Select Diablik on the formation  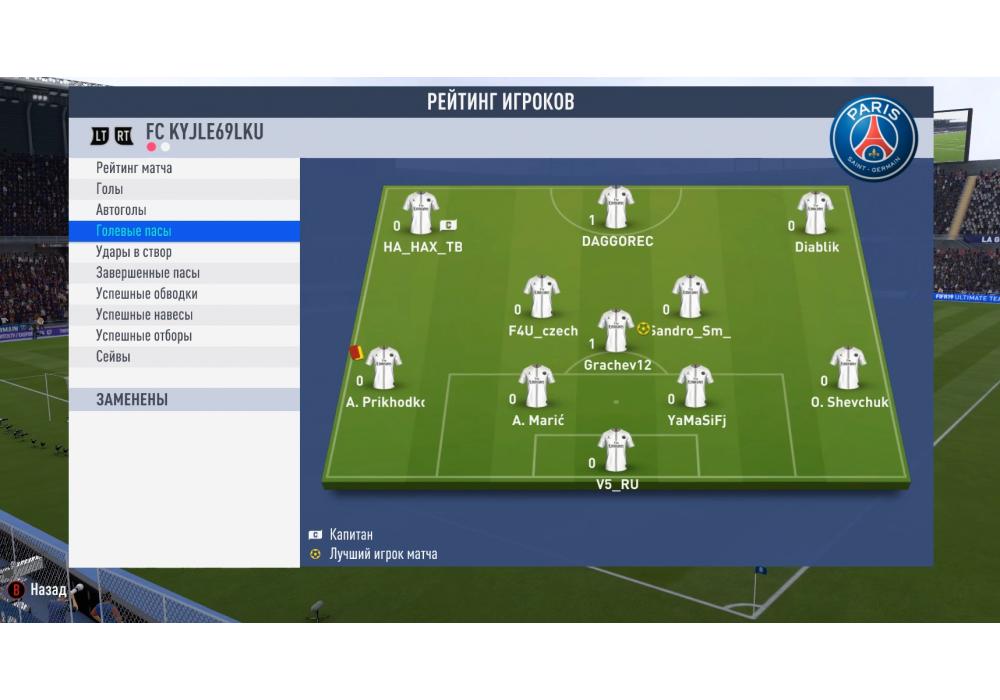click(x=816, y=213)
